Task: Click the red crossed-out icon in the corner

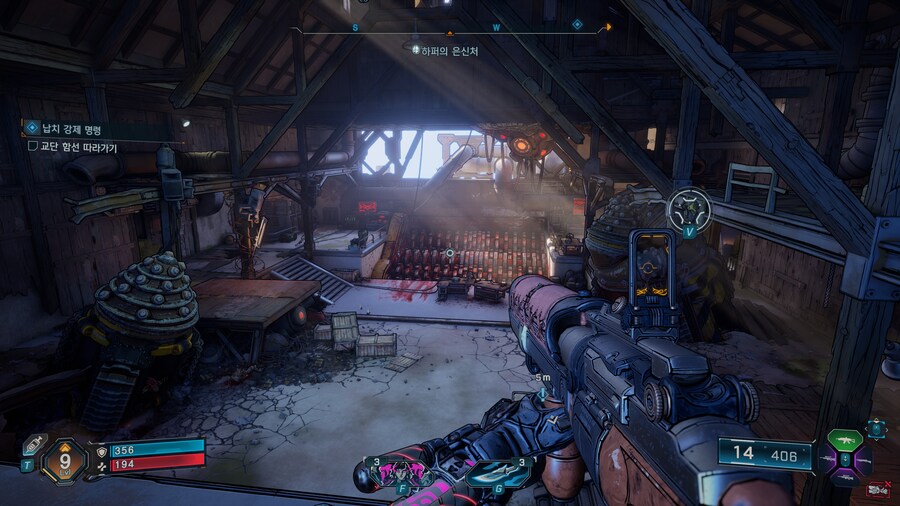Action: [880, 489]
